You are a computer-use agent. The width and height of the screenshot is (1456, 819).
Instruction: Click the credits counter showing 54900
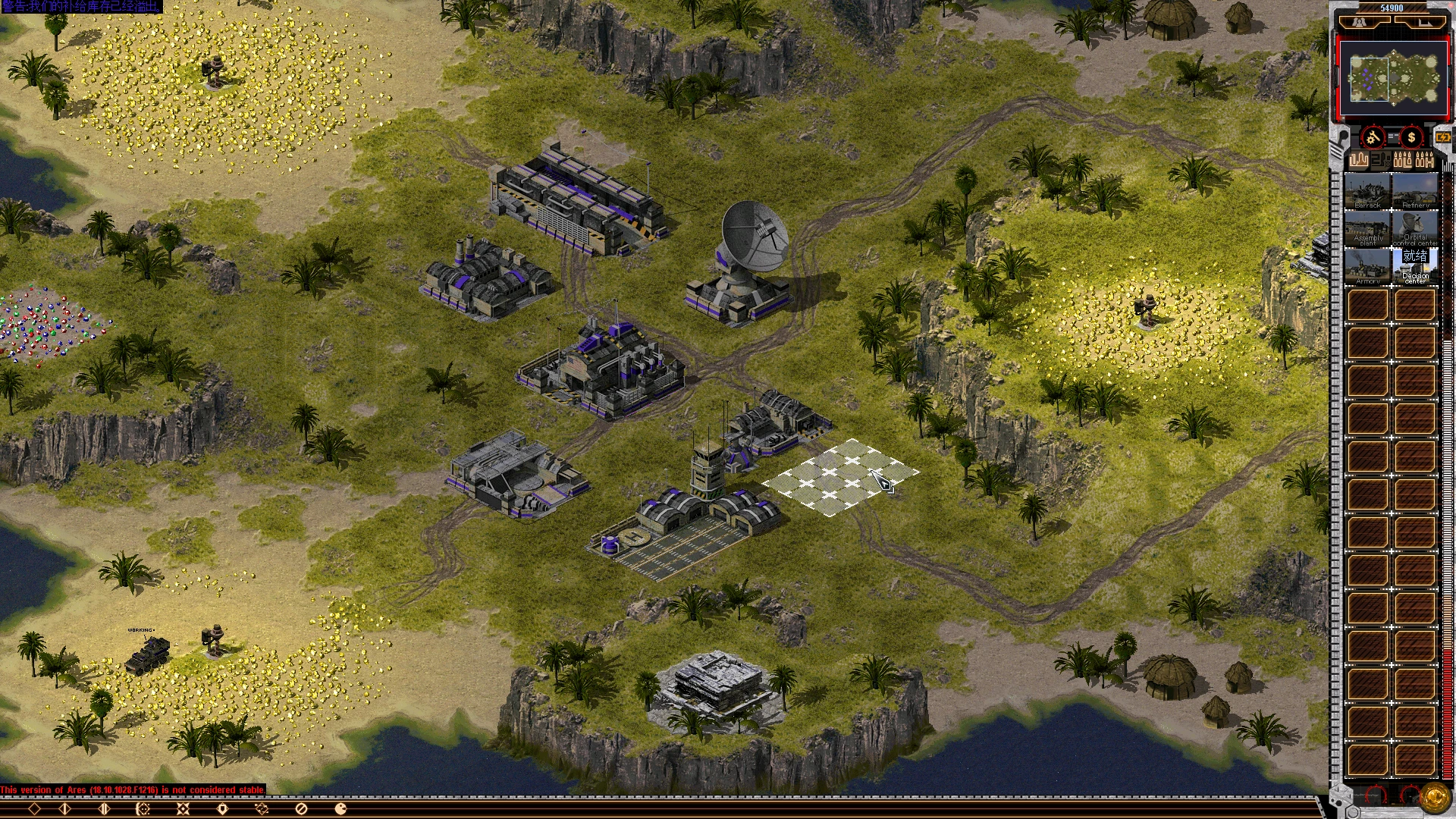[1392, 6]
